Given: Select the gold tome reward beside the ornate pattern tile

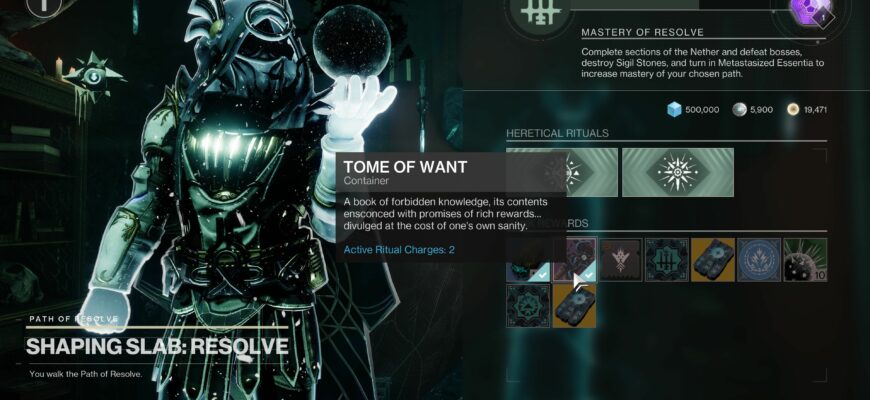Looking at the screenshot, I should pyautogui.click(x=574, y=306).
